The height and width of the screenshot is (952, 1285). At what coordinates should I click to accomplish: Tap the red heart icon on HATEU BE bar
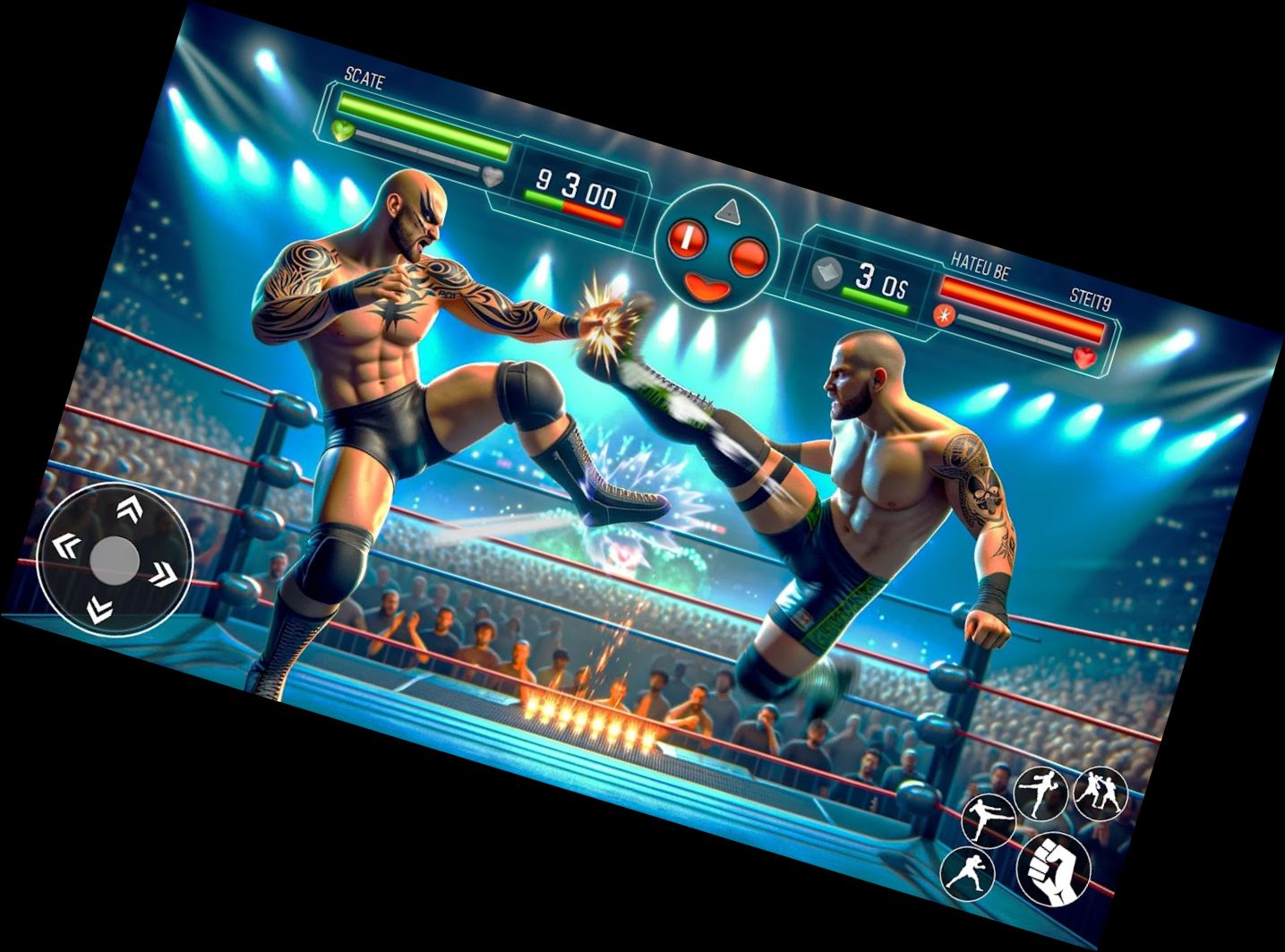pyautogui.click(x=1084, y=356)
